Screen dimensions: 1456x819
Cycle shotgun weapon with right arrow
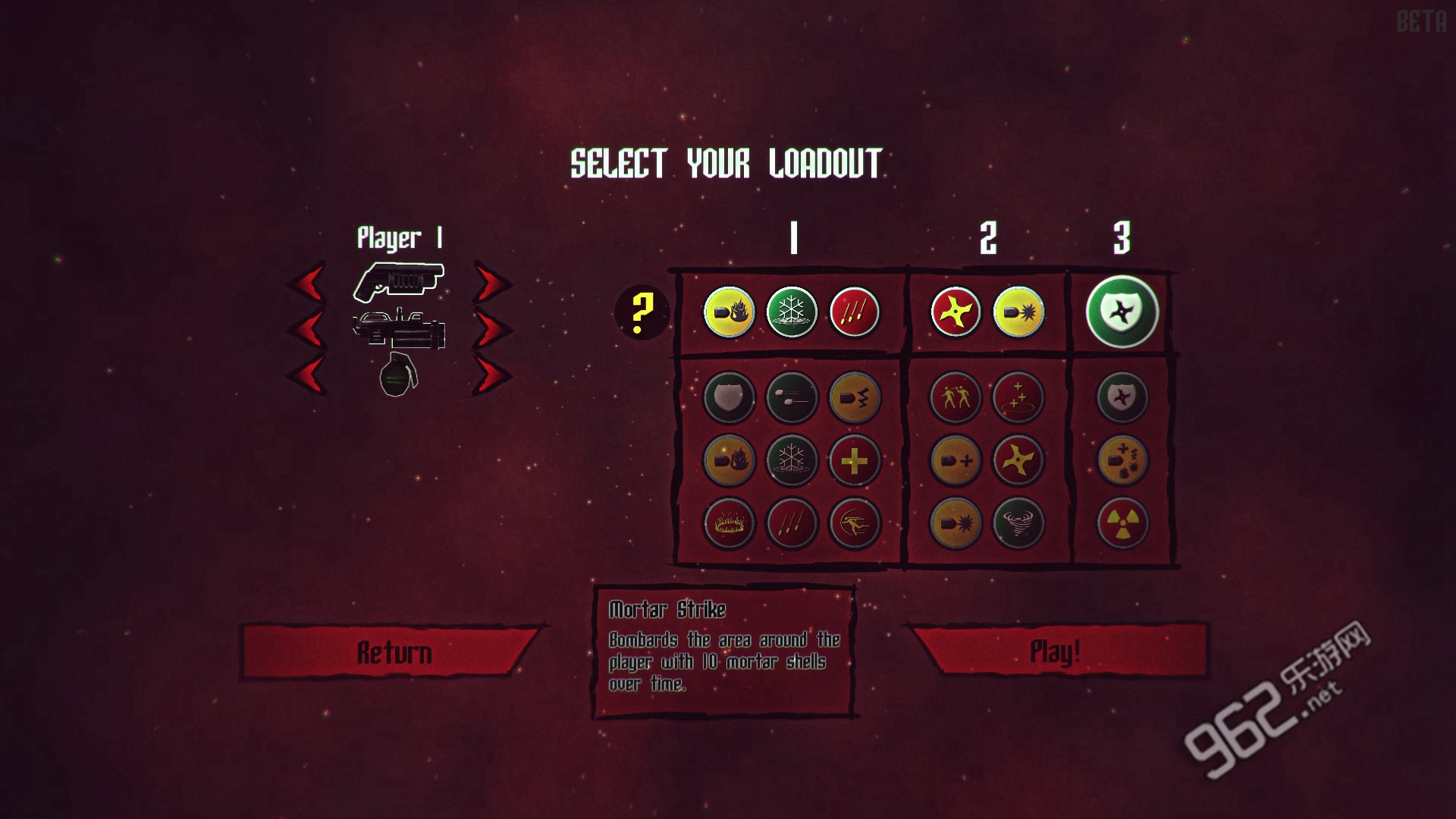tap(492, 284)
